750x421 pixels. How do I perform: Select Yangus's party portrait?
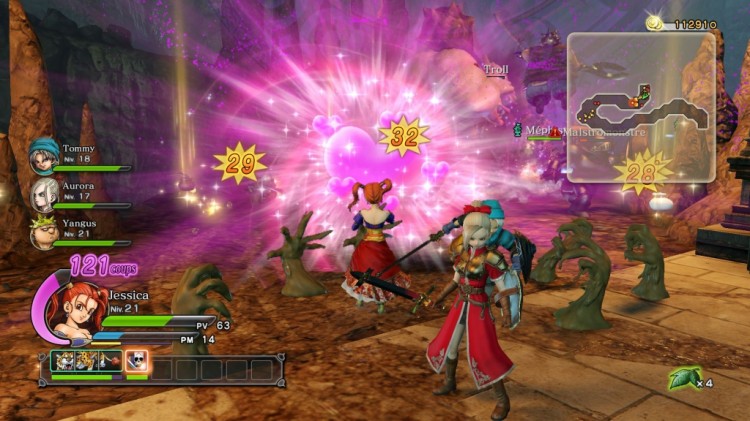[x=45, y=232]
